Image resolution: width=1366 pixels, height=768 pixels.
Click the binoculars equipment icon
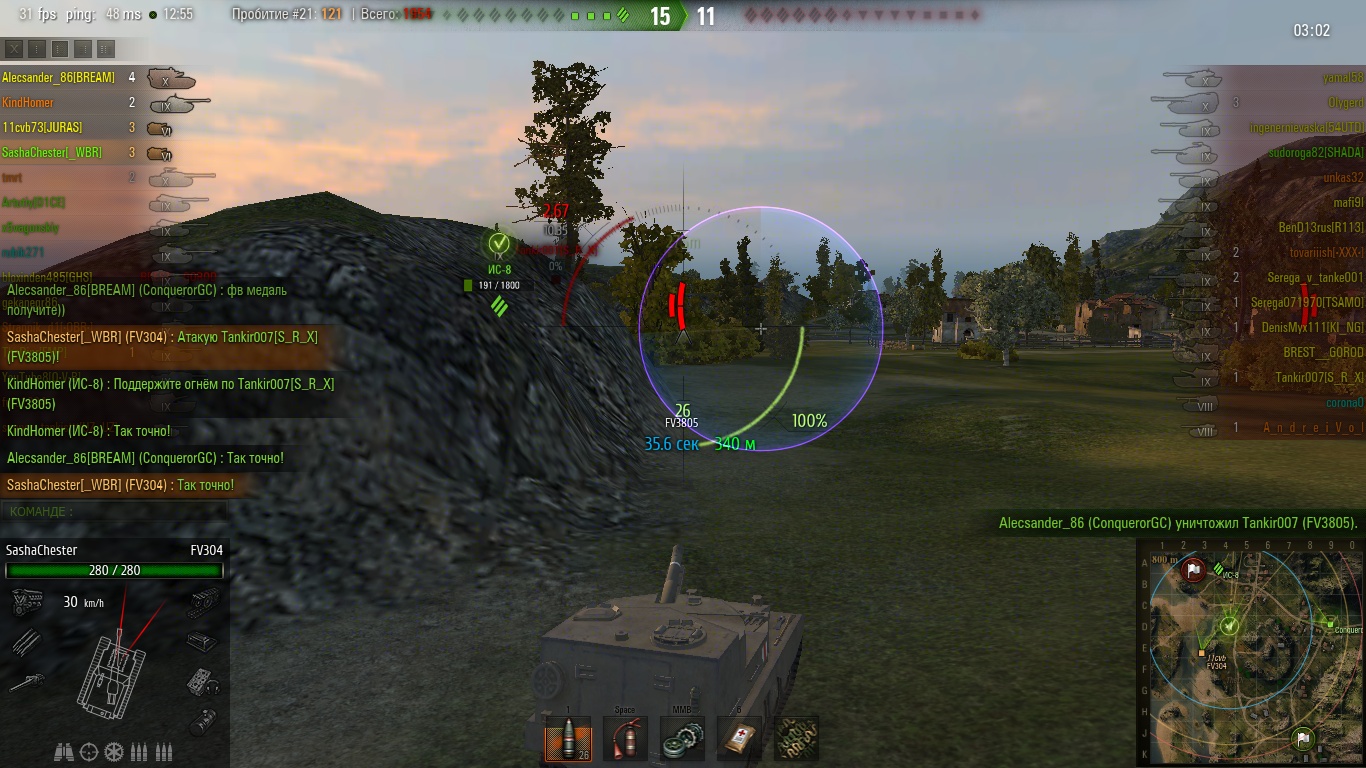click(x=64, y=752)
